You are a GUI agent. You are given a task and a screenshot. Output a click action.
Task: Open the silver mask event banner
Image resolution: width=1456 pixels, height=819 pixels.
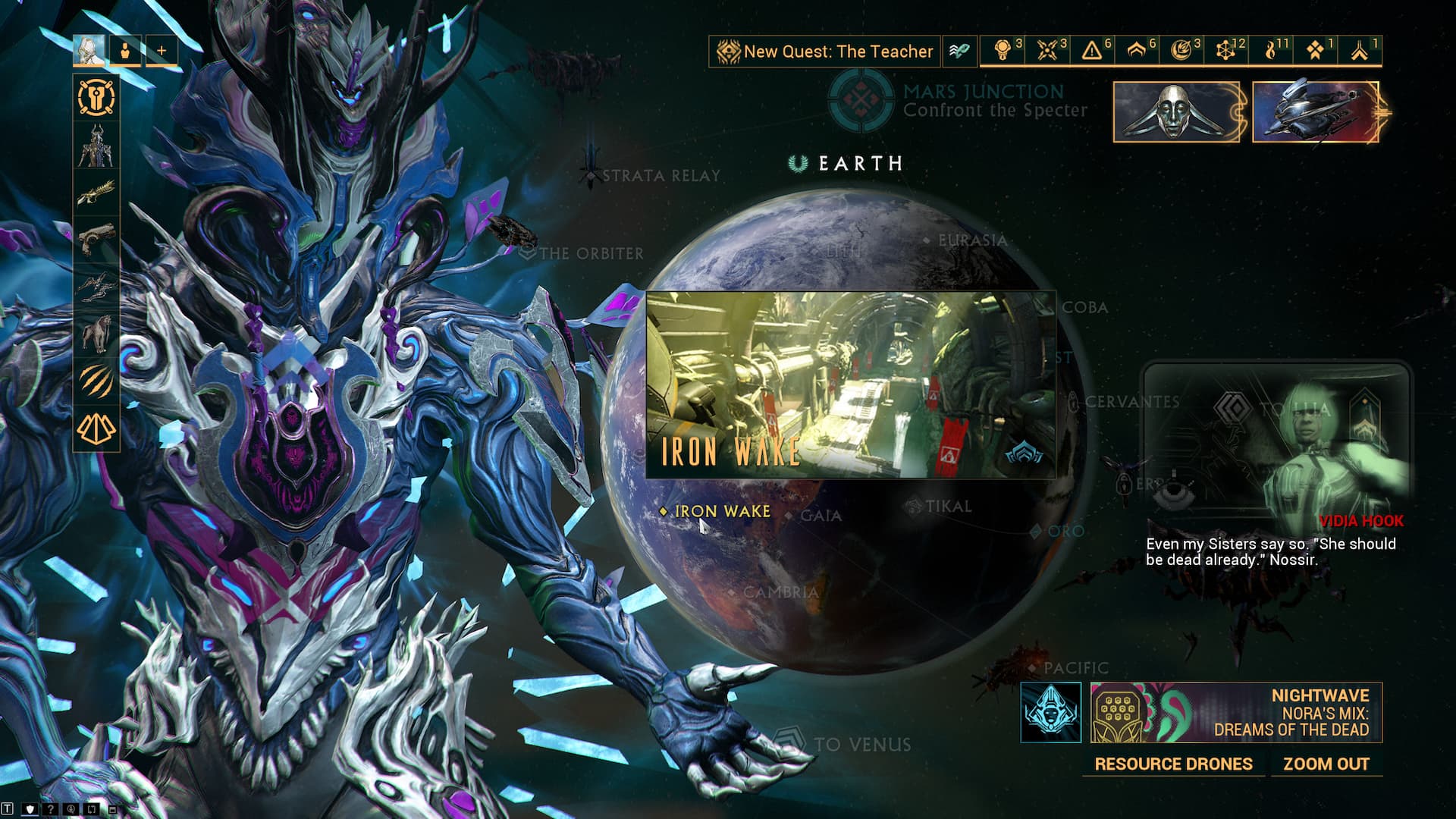pos(1175,112)
